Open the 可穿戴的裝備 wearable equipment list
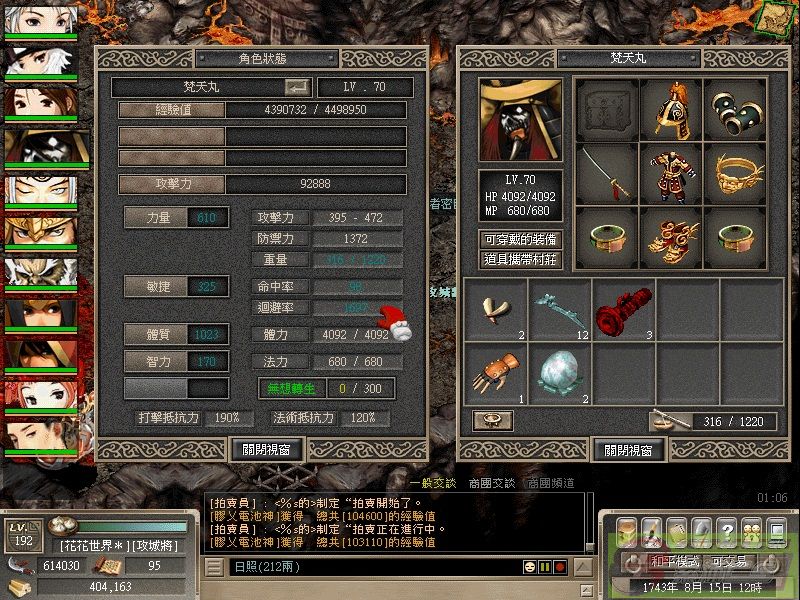 (520, 240)
